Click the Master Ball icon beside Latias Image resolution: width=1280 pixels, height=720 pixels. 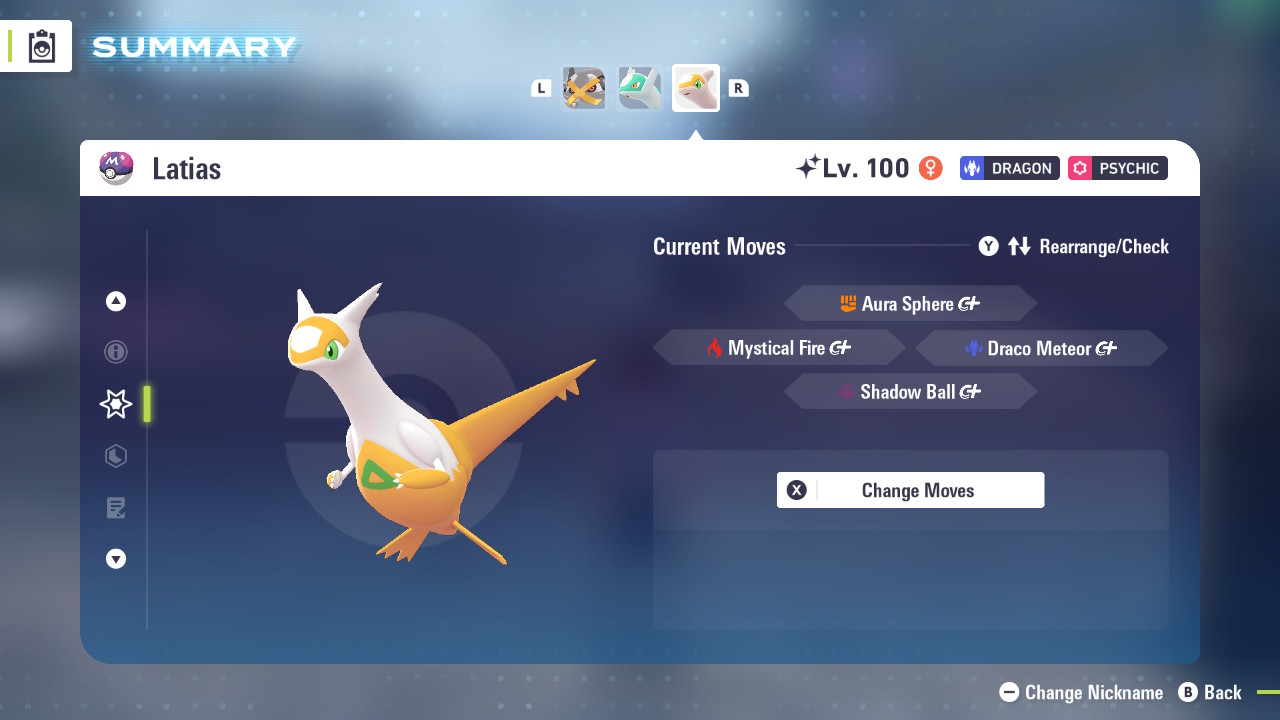(116, 168)
